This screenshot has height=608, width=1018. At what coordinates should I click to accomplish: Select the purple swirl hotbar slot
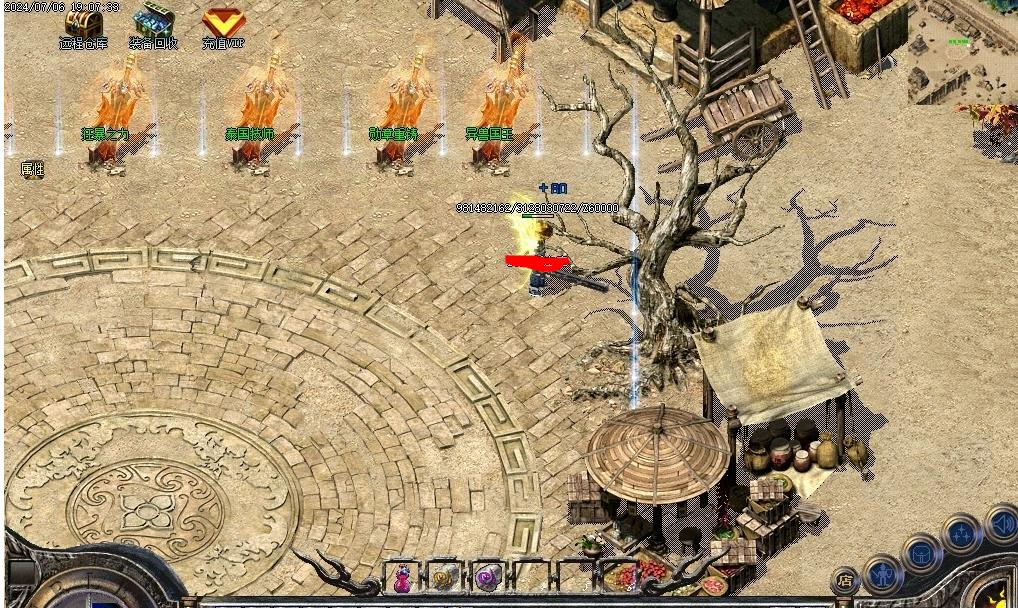[487, 577]
